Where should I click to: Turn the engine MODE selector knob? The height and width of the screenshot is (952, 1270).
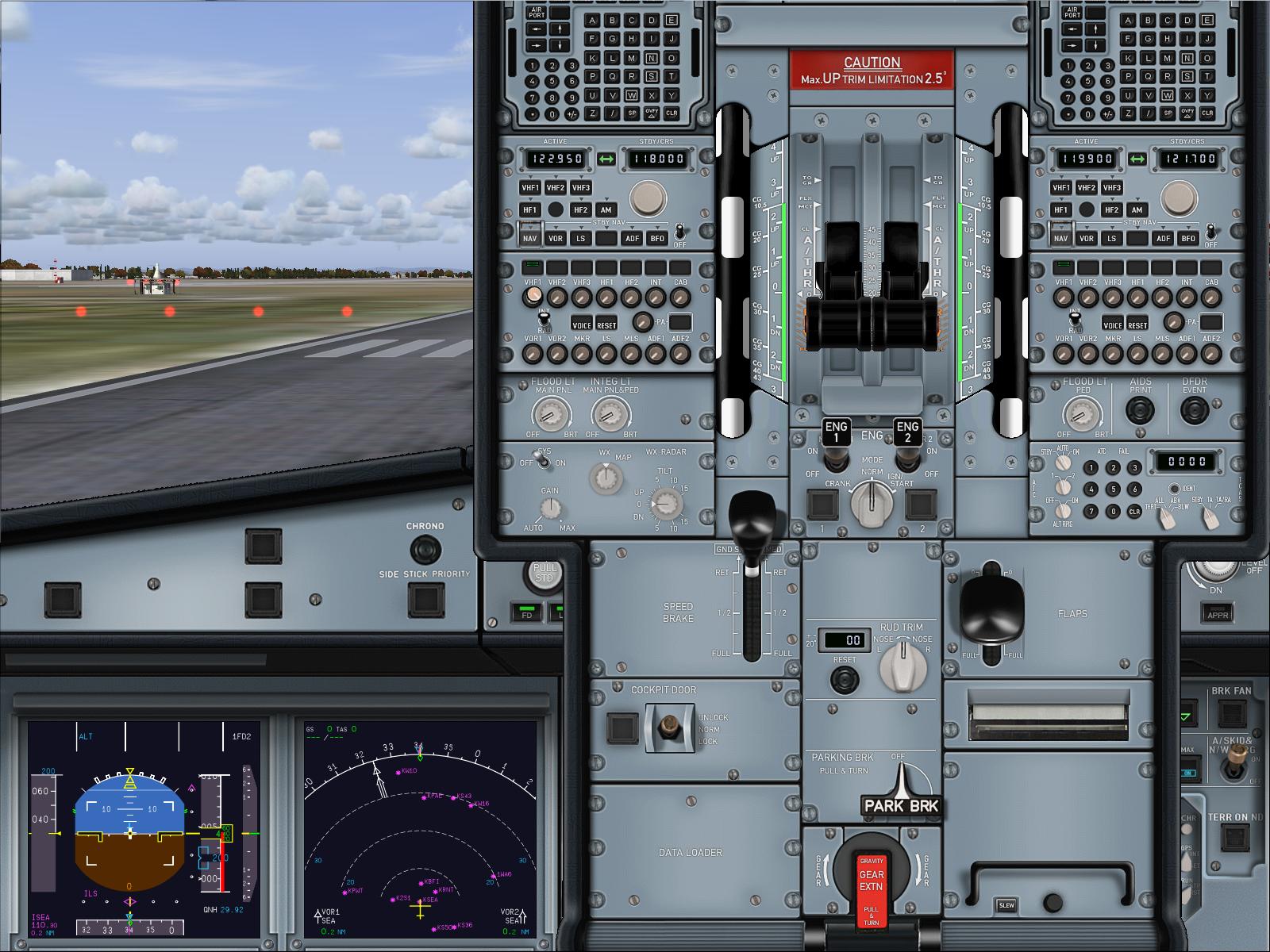872,502
